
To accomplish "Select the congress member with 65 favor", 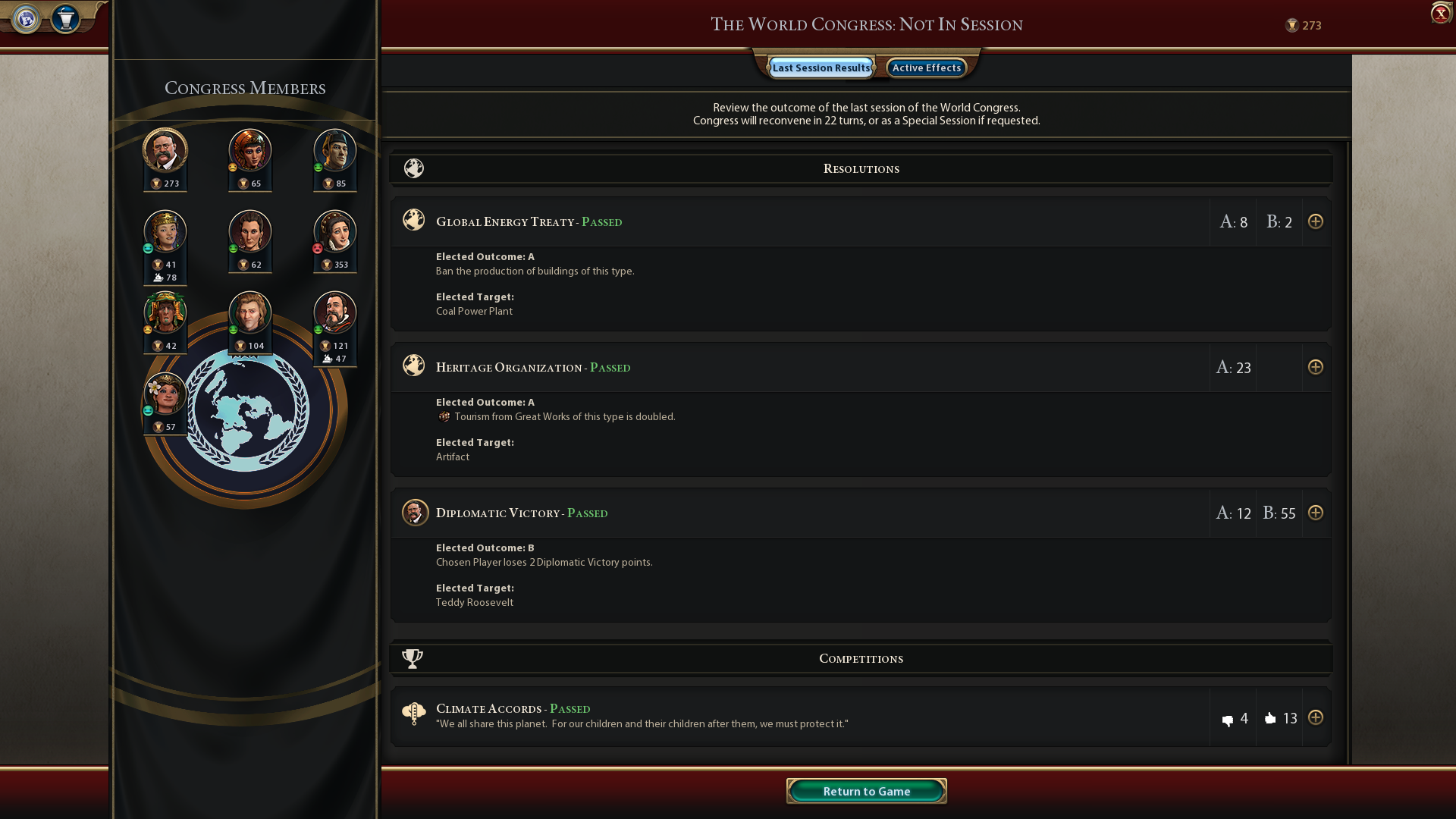I will tap(250, 150).
